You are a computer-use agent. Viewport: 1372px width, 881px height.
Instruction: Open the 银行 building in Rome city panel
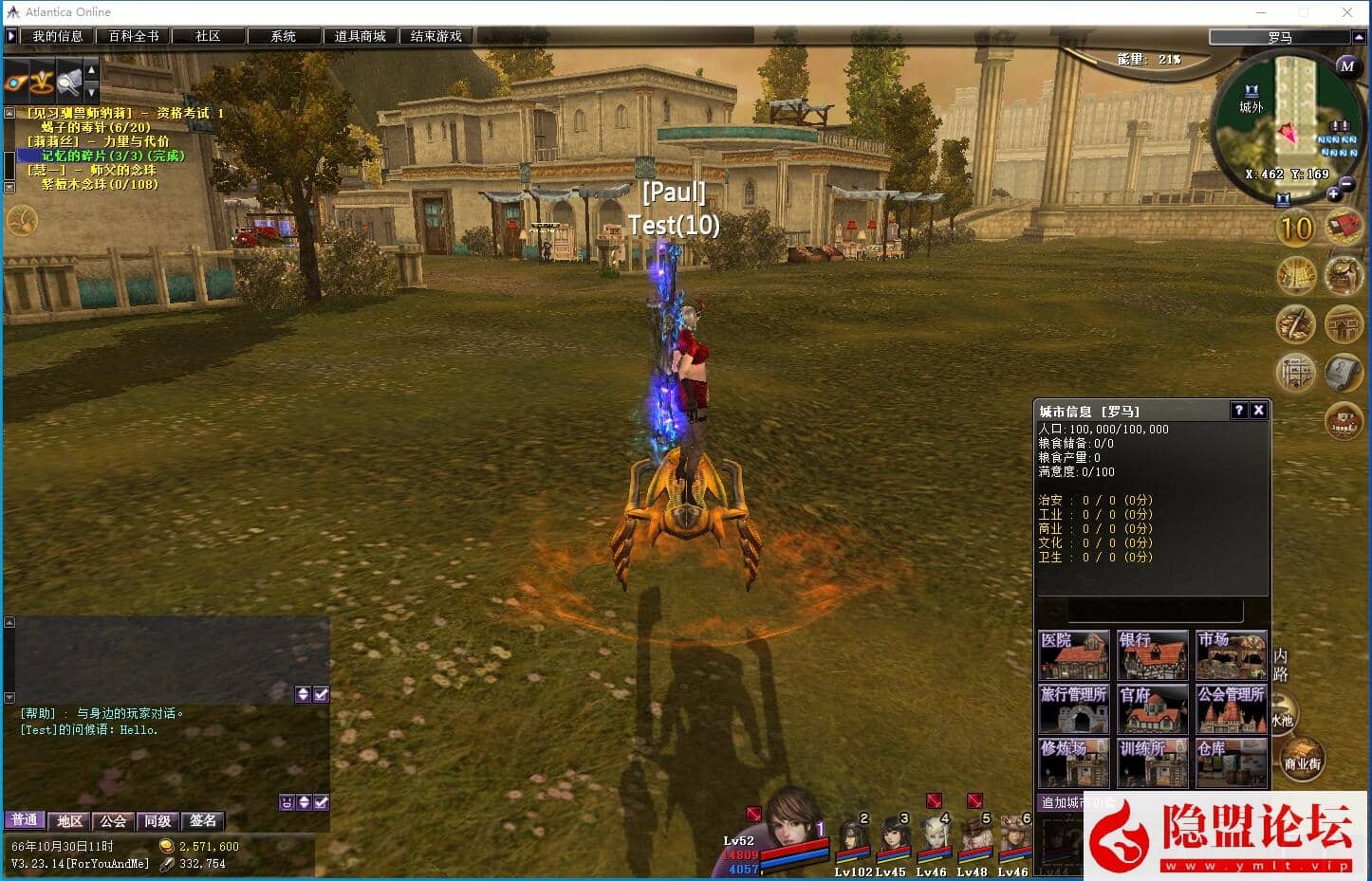pyautogui.click(x=1152, y=654)
